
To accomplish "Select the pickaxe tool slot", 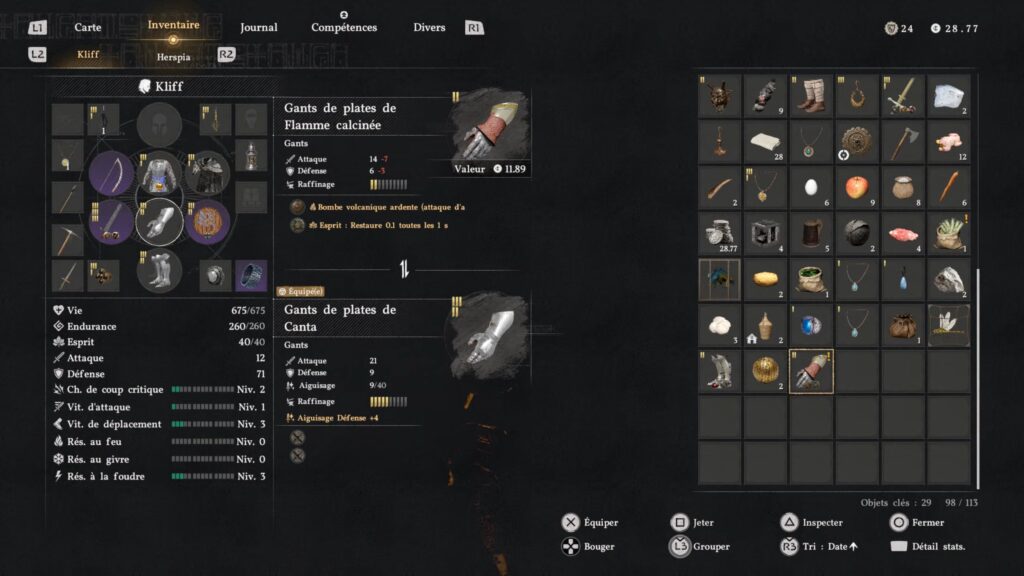I will point(67,238).
